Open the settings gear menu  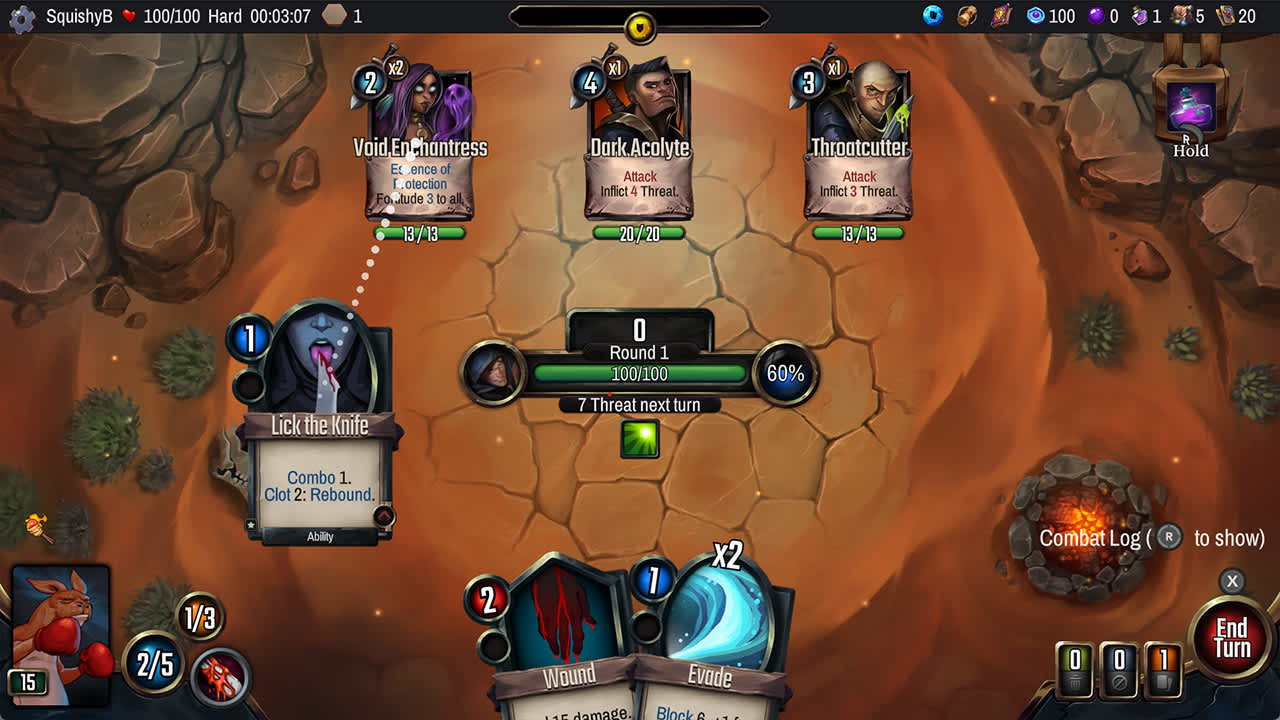point(21,17)
